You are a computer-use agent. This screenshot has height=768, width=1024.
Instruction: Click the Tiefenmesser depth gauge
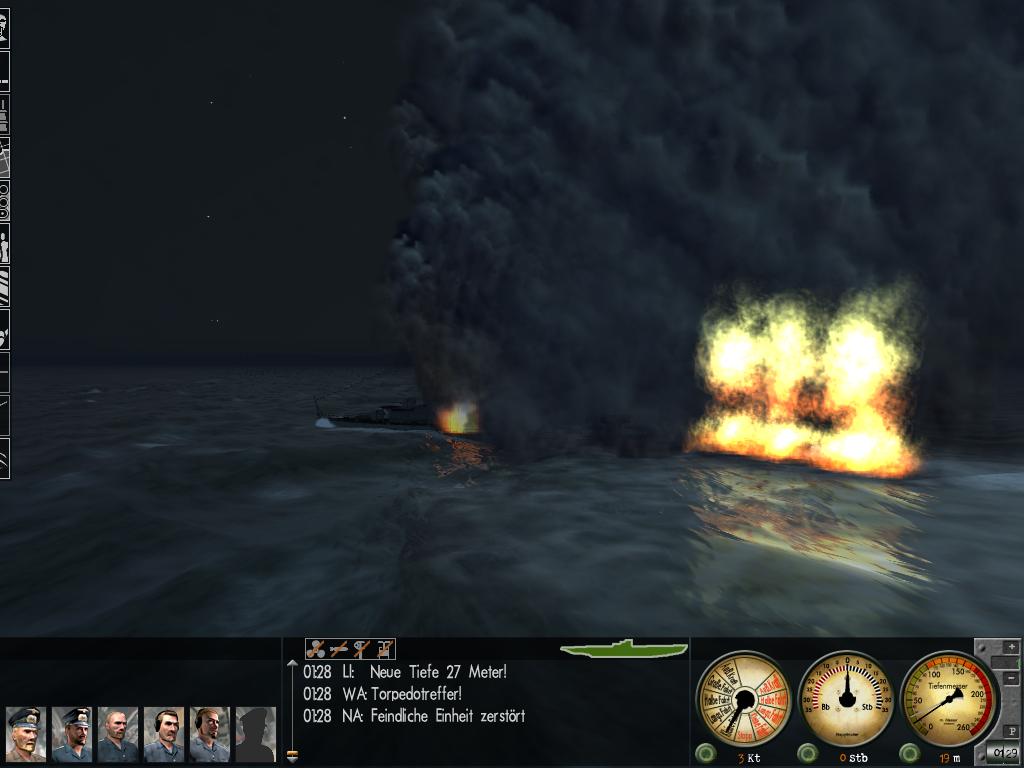tap(949, 697)
